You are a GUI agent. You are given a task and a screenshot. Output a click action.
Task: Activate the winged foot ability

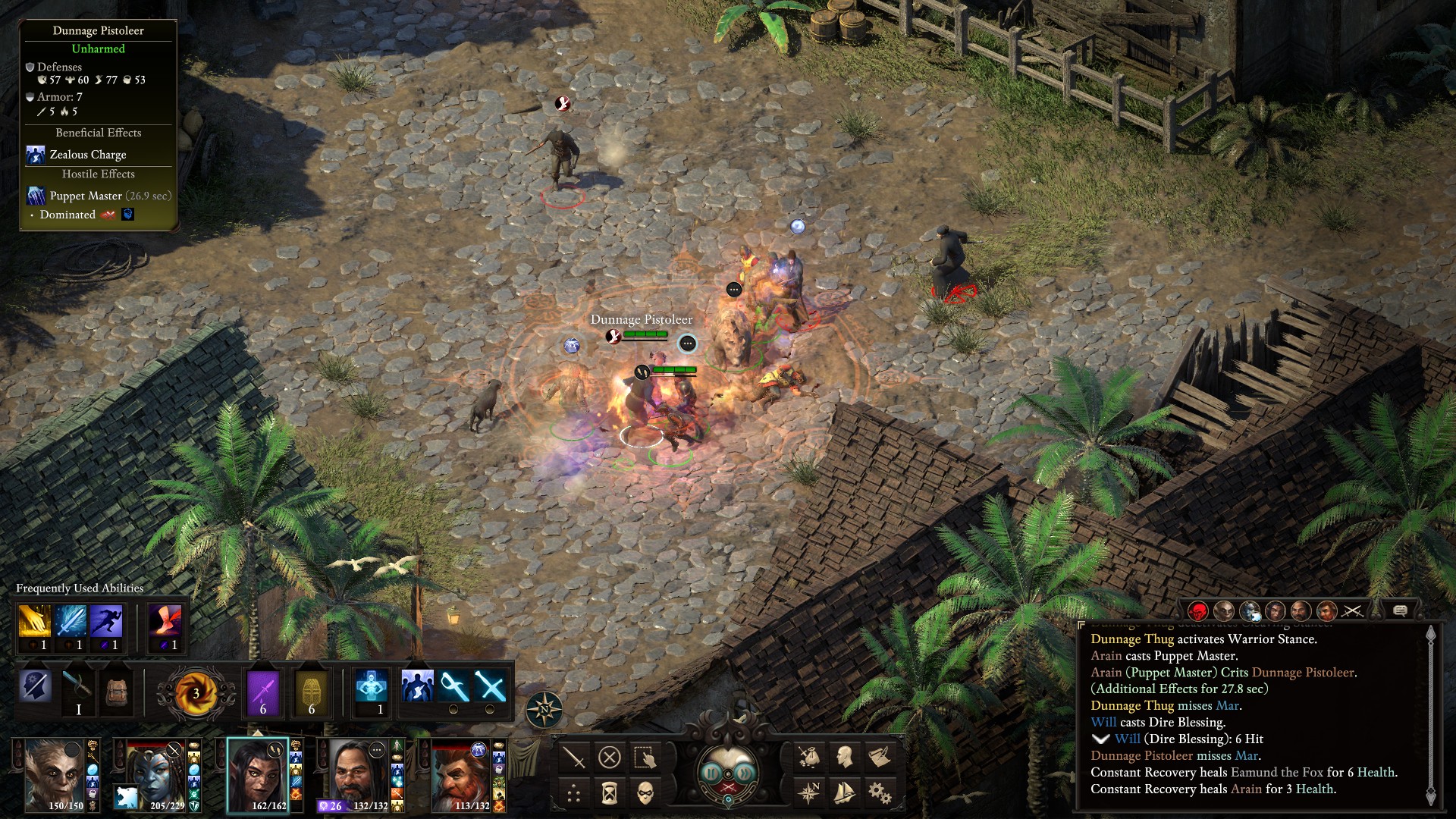(x=165, y=622)
